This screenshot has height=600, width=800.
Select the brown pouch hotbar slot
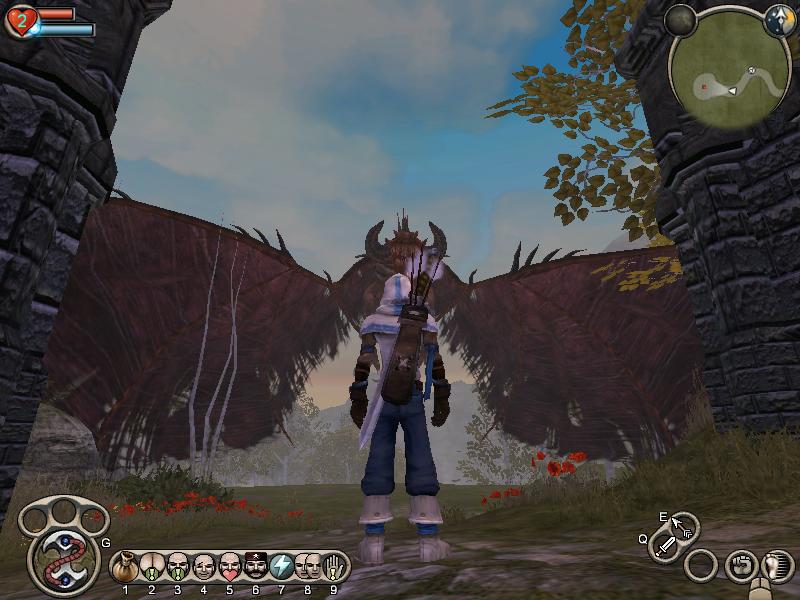(126, 567)
